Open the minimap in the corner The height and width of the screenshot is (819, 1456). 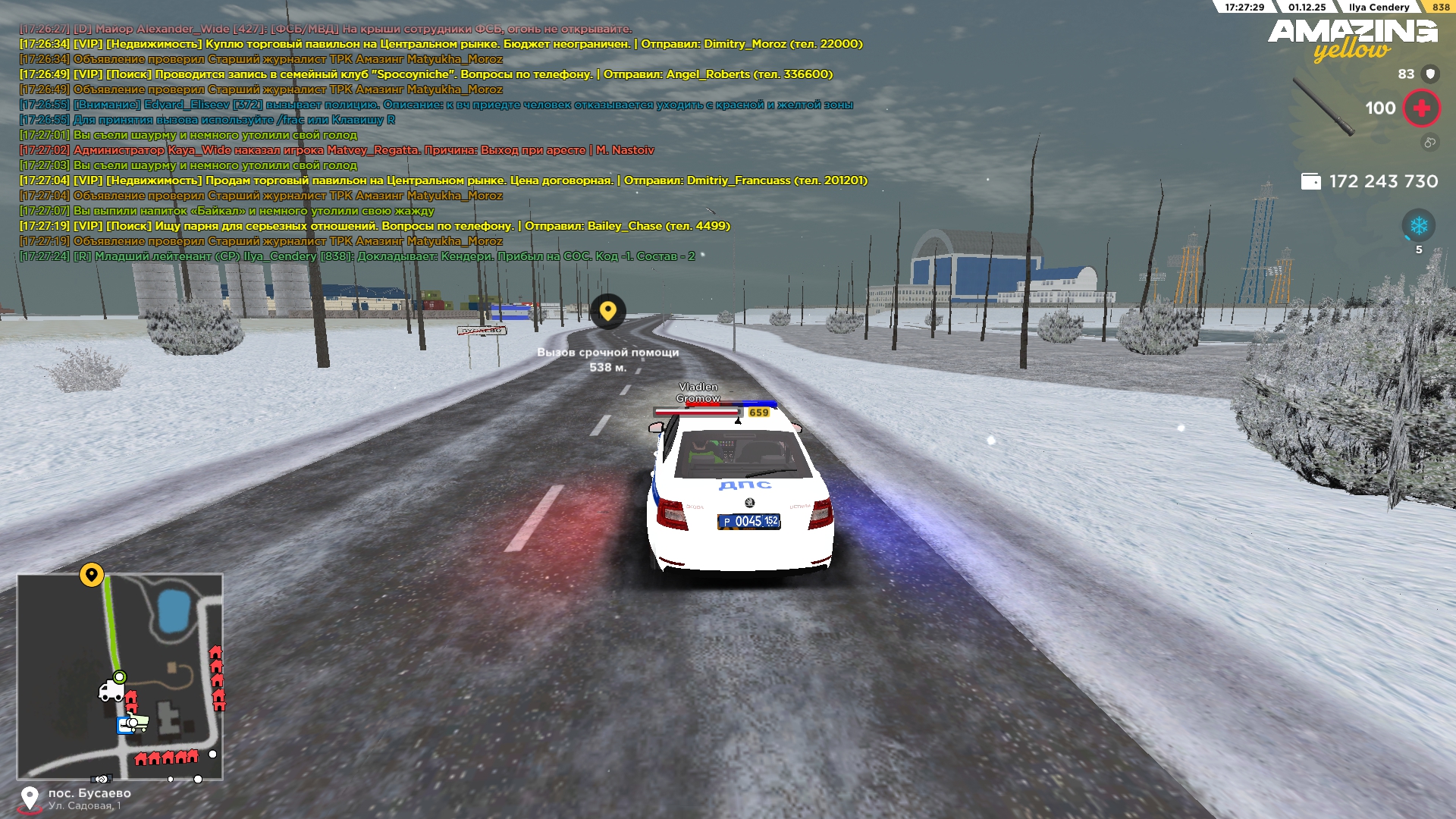(120, 676)
